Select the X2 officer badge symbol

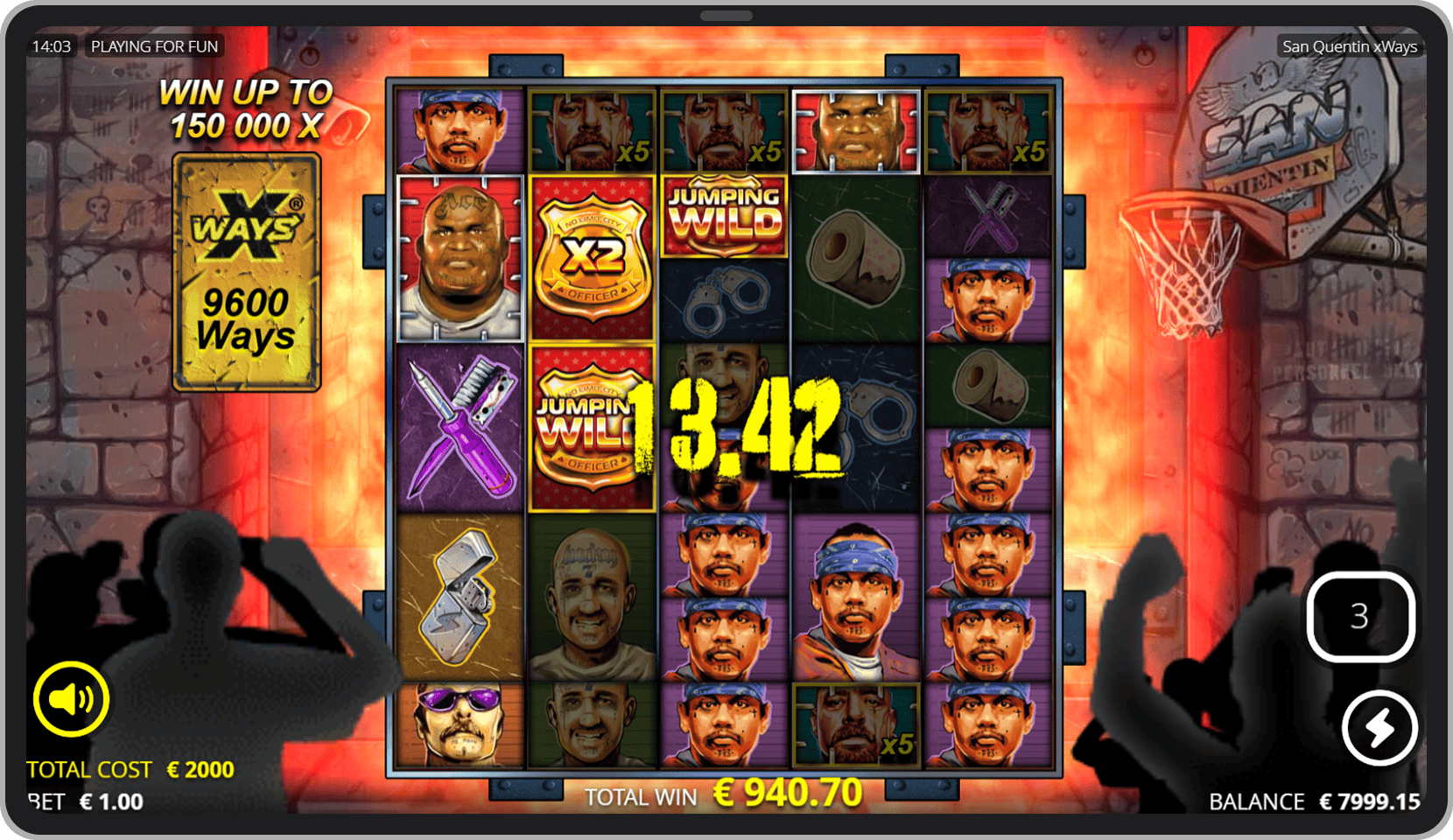coord(593,256)
